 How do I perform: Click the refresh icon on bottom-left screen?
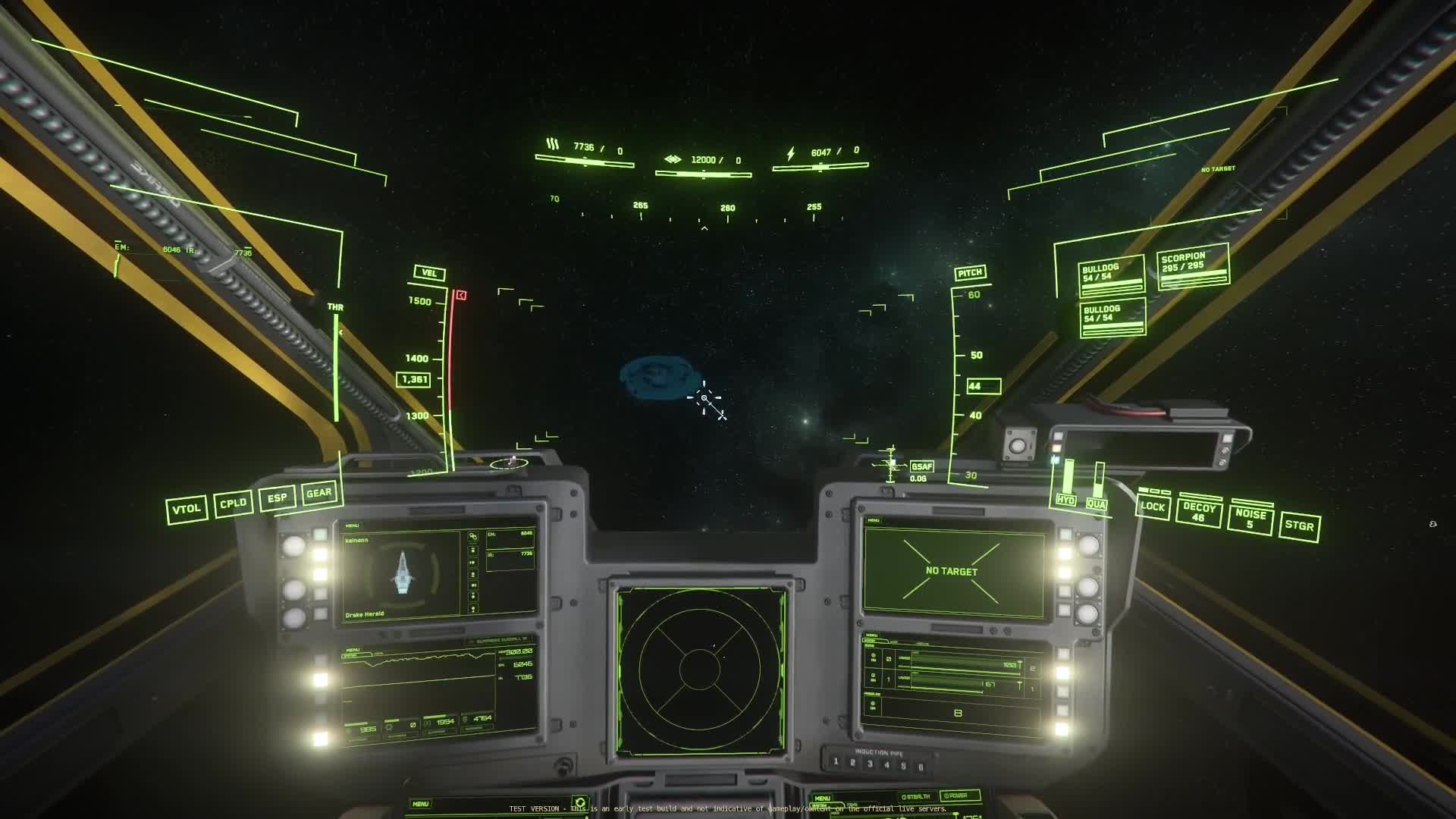[x=580, y=802]
